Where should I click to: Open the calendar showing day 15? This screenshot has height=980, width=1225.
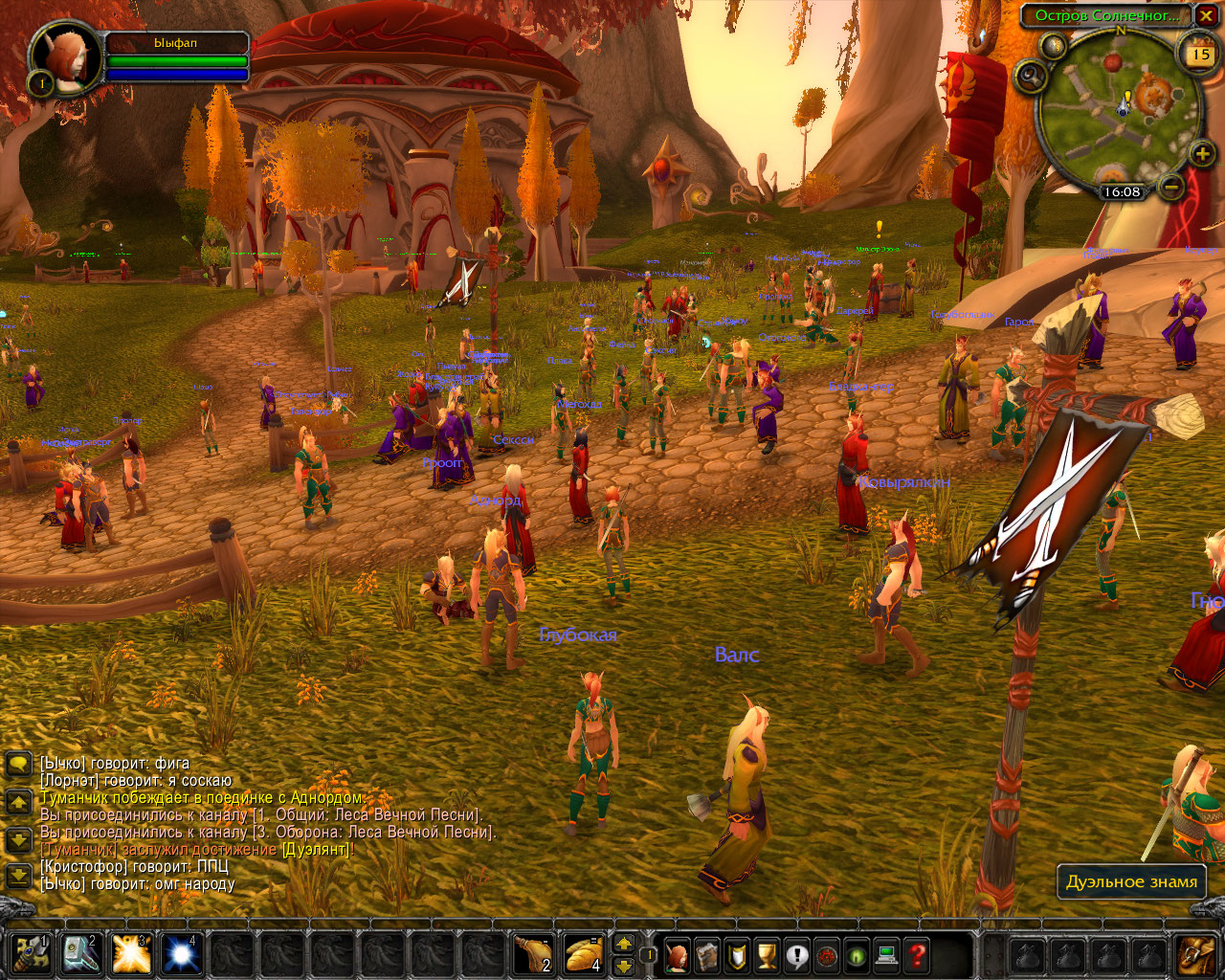pos(1198,54)
